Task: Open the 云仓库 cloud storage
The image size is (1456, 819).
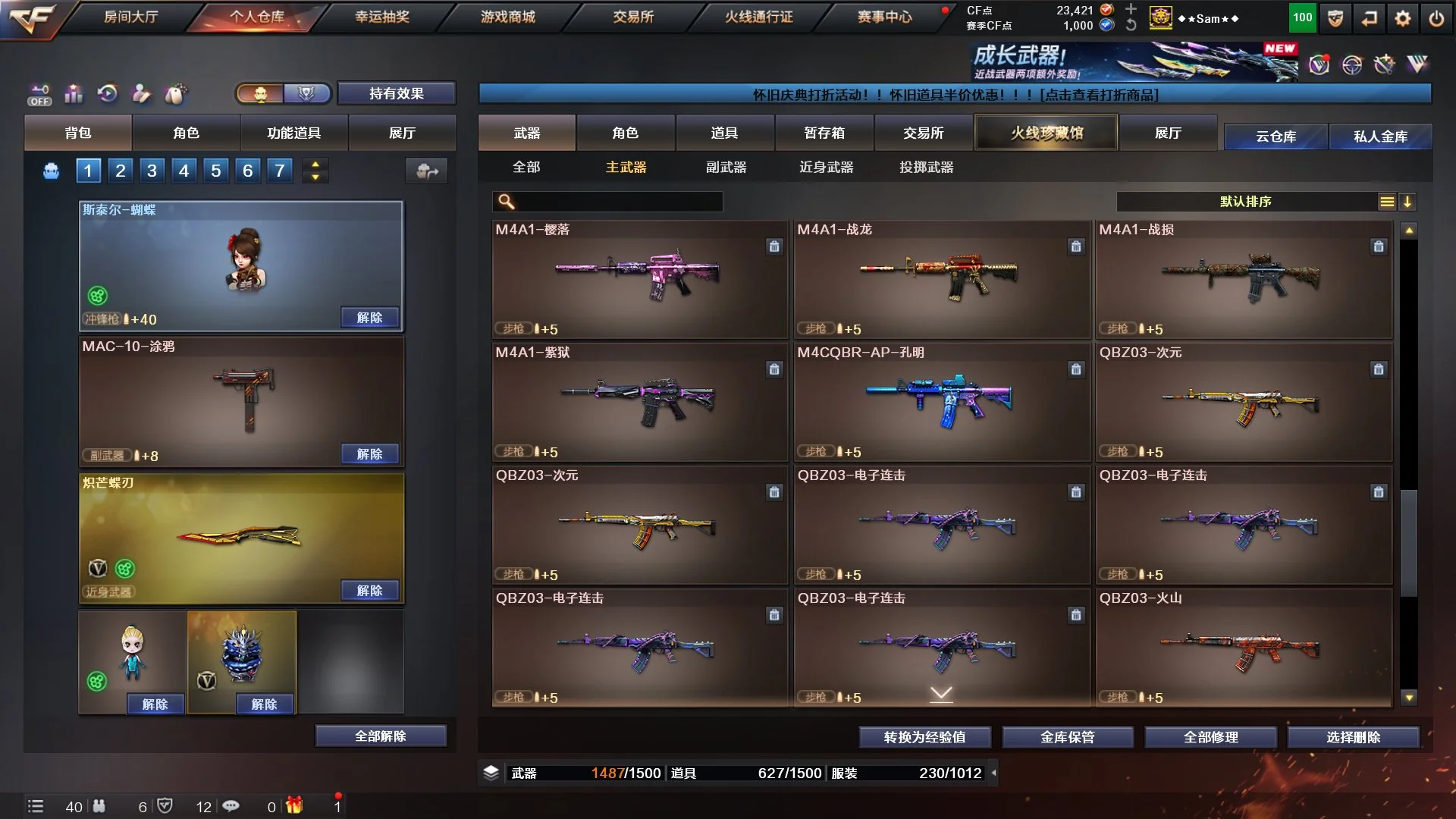Action: coord(1276,136)
